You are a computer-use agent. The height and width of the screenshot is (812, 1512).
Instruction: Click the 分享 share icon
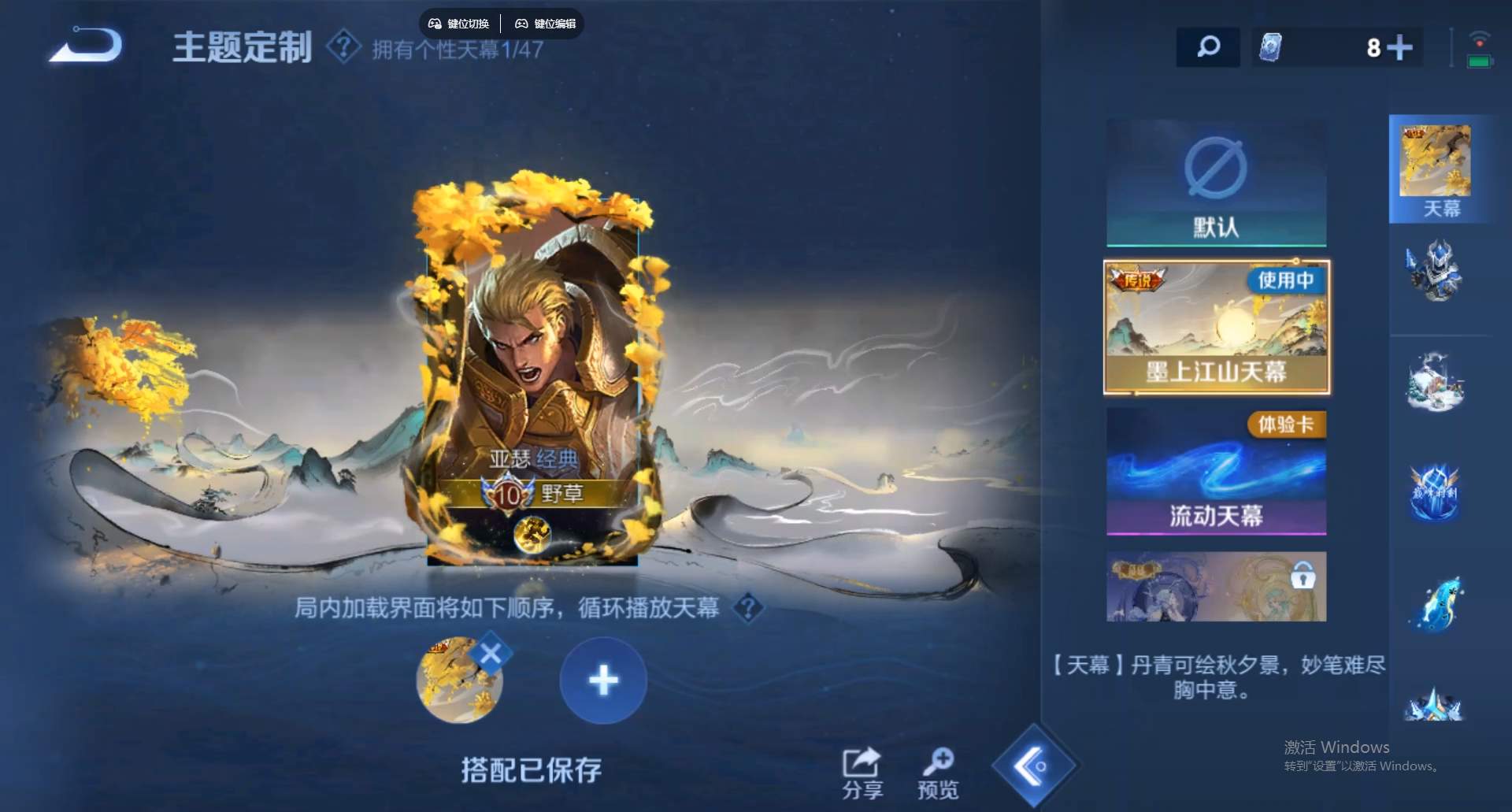862,766
